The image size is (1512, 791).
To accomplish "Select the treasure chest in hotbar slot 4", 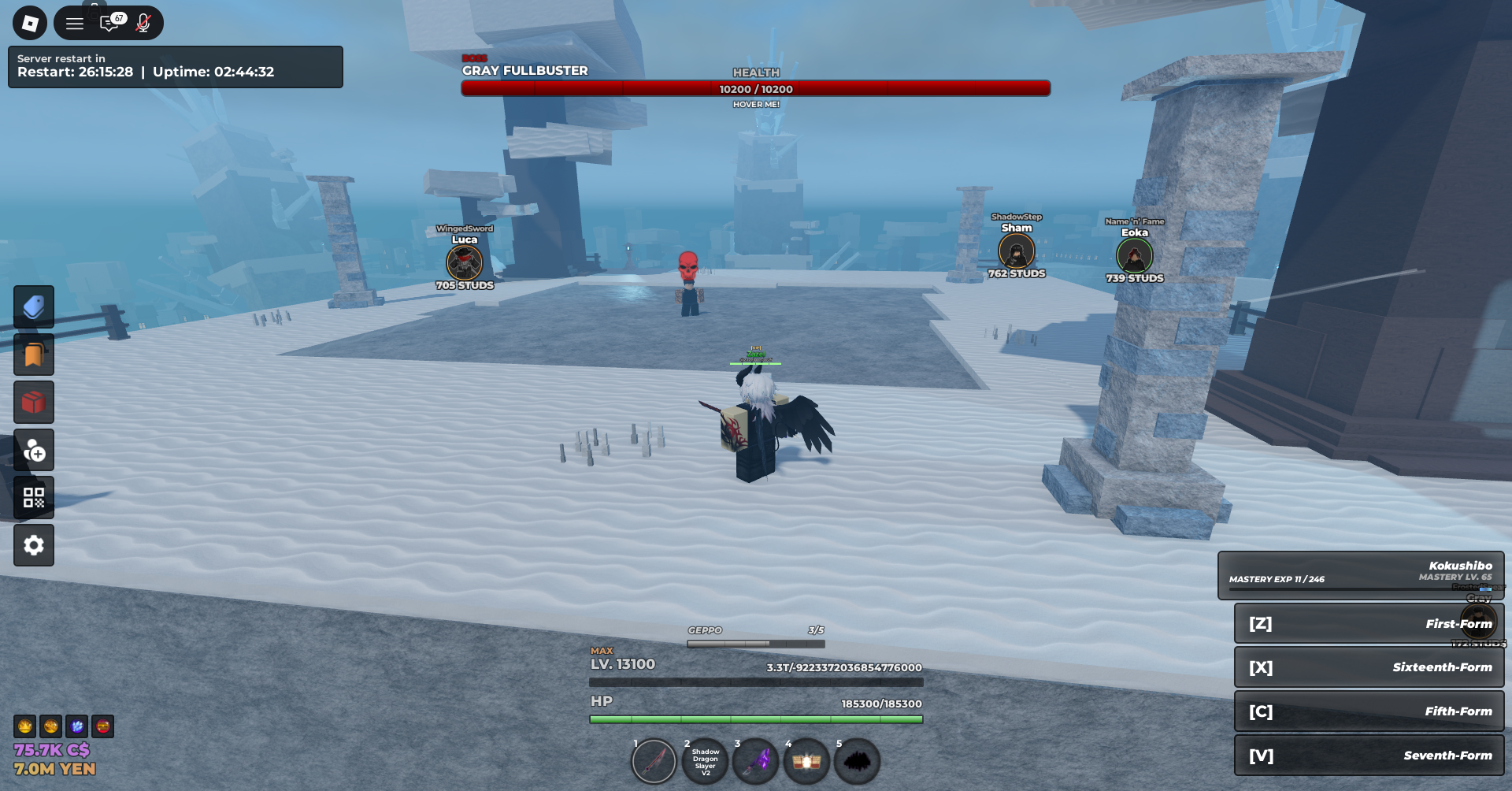I will click(806, 761).
